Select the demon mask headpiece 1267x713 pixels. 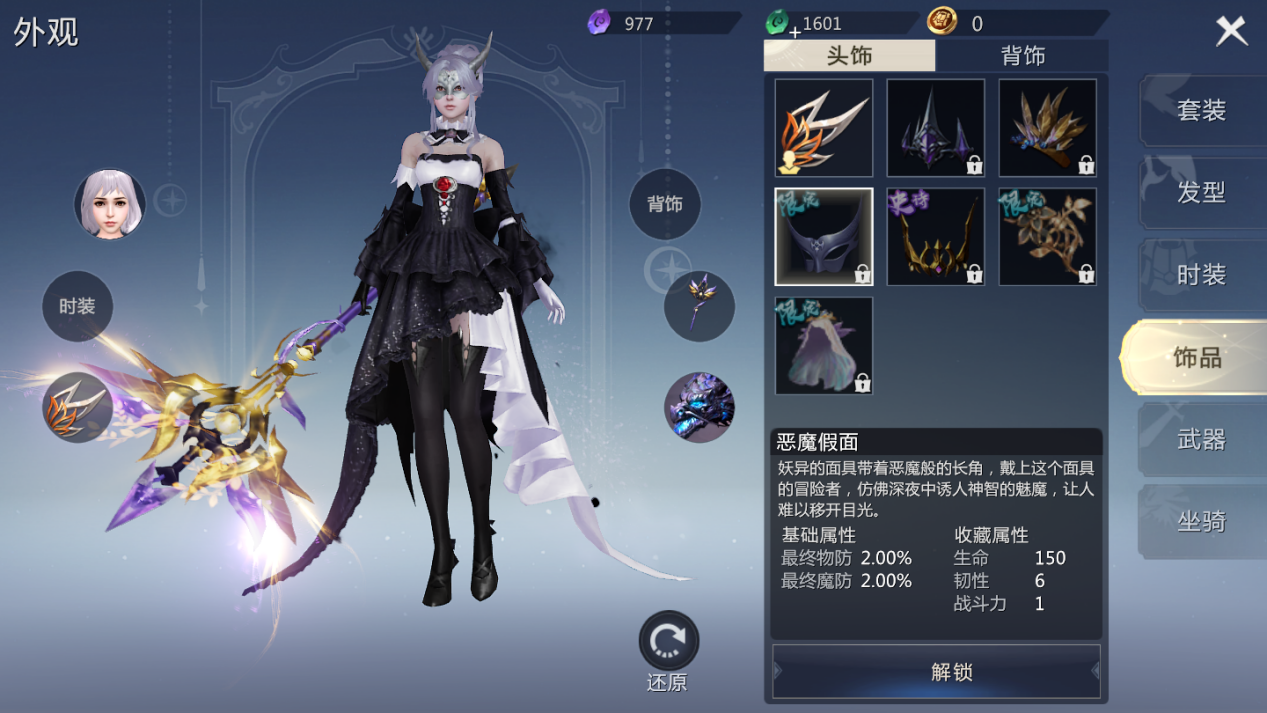[x=824, y=237]
